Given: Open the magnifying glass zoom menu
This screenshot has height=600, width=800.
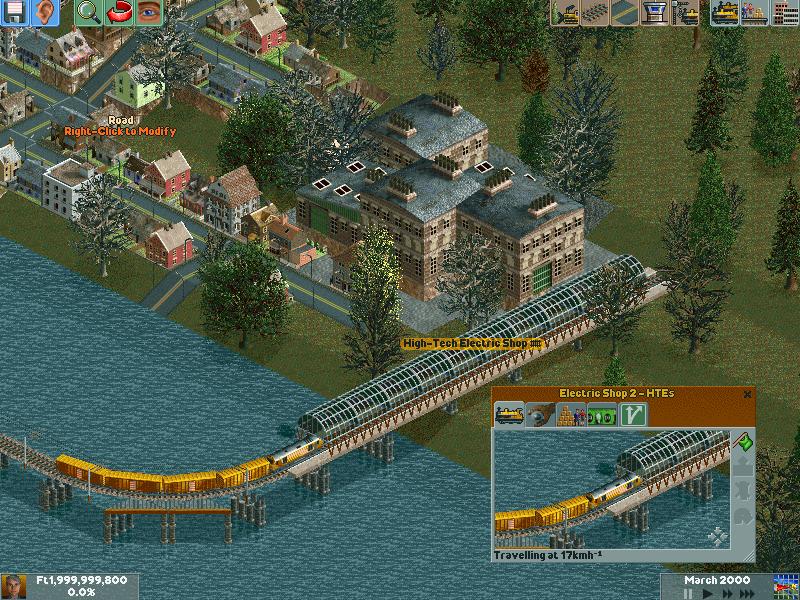Looking at the screenshot, I should tap(88, 13).
